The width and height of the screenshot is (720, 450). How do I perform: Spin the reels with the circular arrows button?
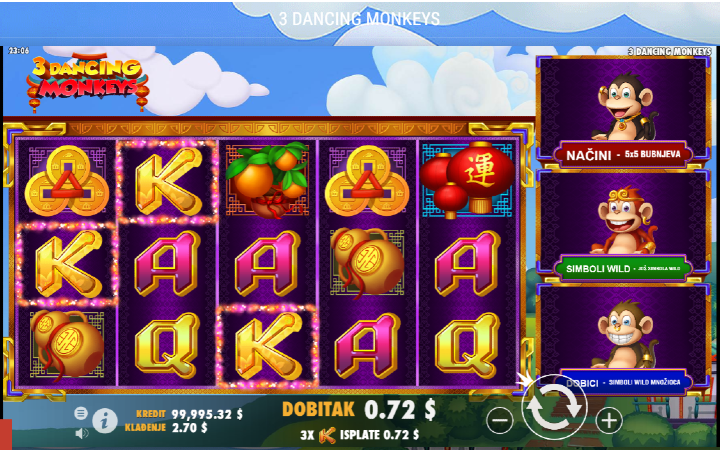coord(554,408)
